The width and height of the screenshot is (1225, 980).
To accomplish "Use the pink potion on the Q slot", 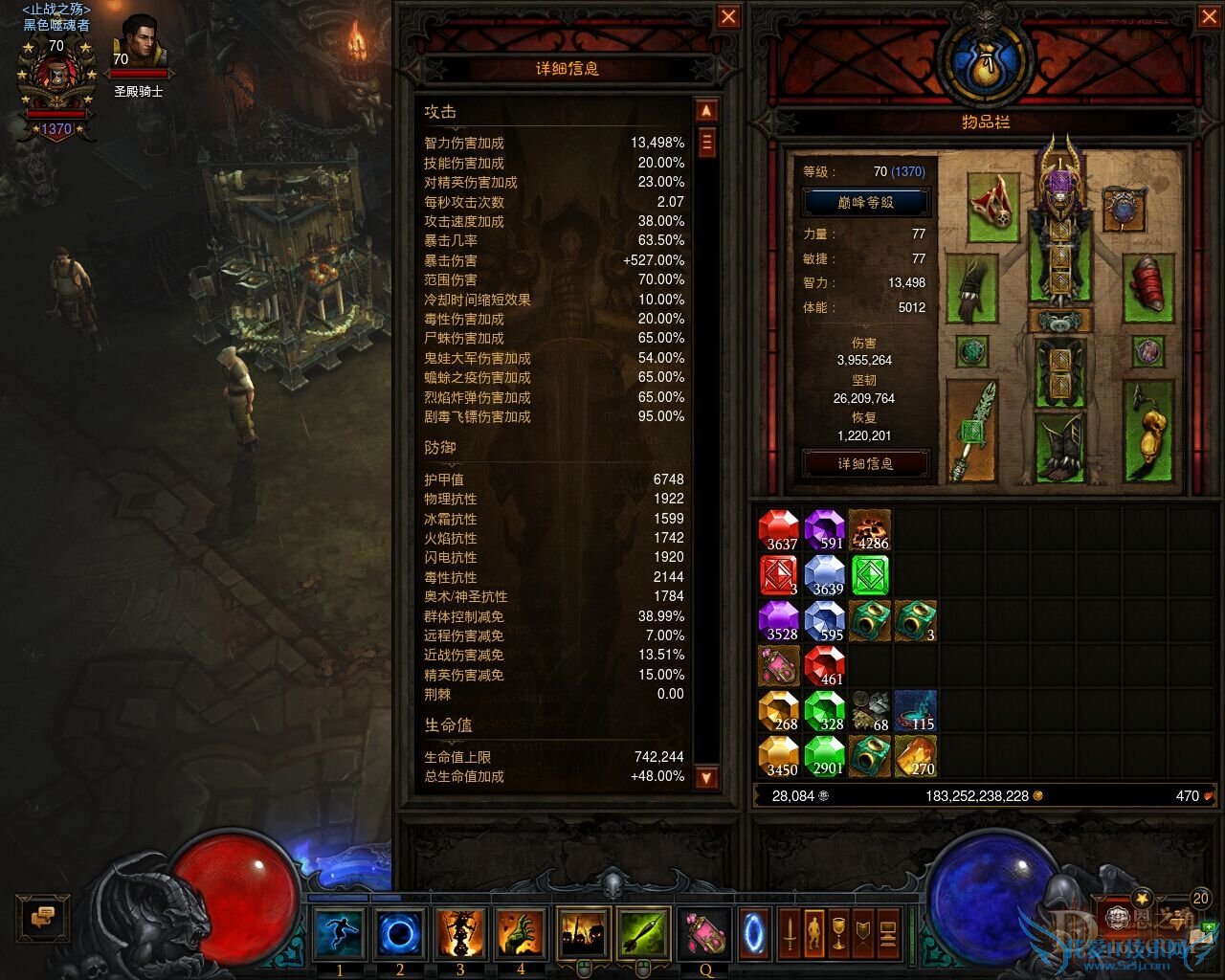I will (x=705, y=933).
